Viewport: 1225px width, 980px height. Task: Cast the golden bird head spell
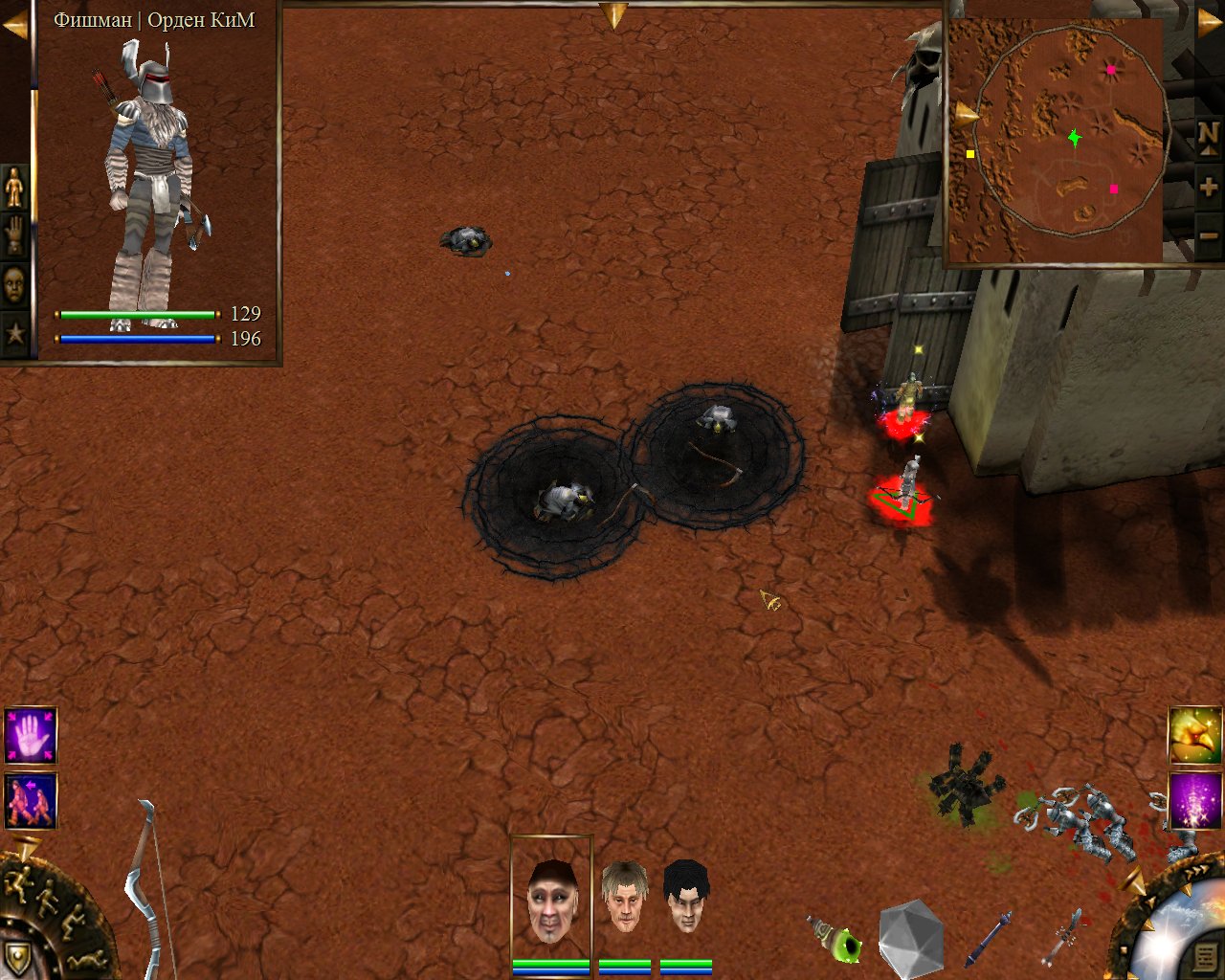(x=1195, y=735)
